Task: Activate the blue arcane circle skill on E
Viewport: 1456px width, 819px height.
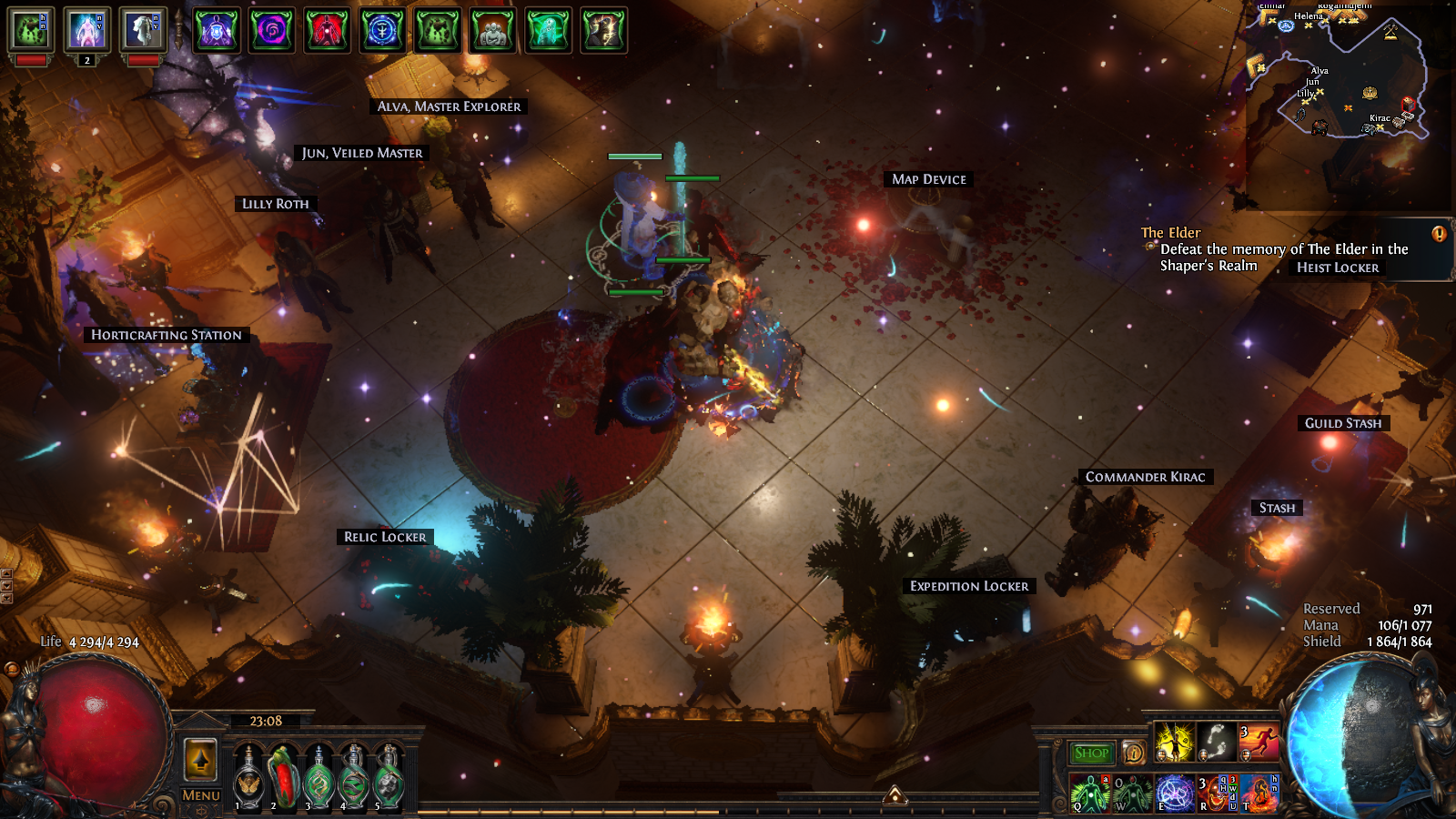Action: click(1174, 794)
